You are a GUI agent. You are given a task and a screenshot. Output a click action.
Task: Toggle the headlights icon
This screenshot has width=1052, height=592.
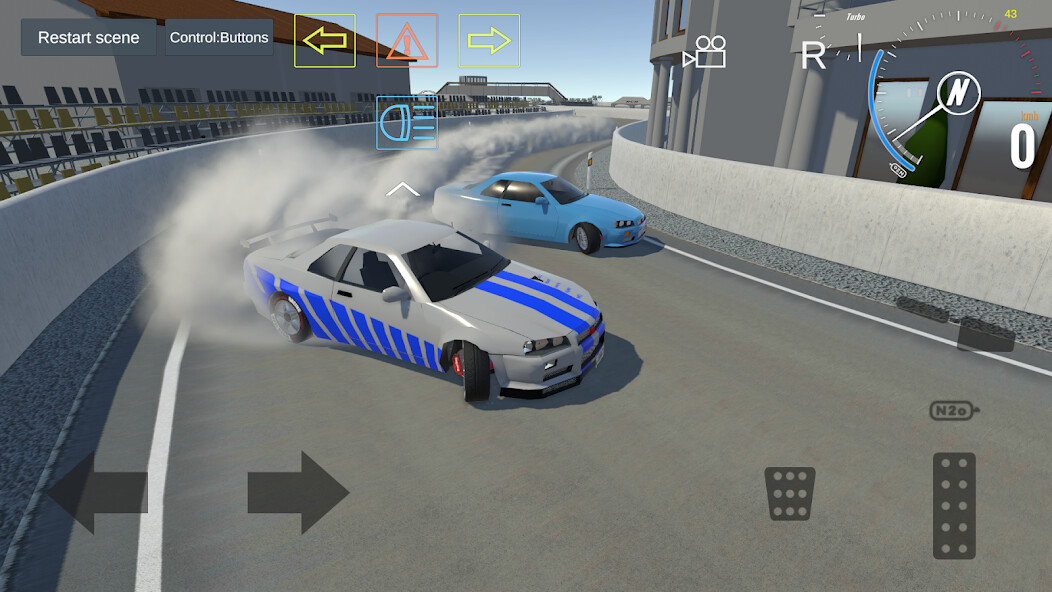407,123
